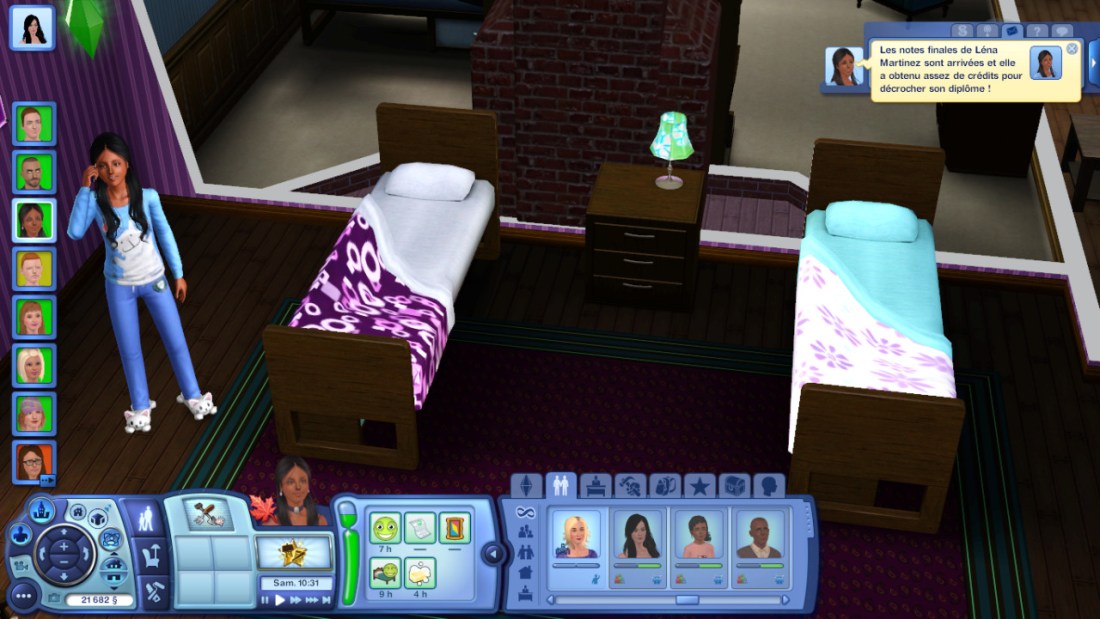Open the question mark notification tab
This screenshot has height=619, width=1100.
[1037, 32]
